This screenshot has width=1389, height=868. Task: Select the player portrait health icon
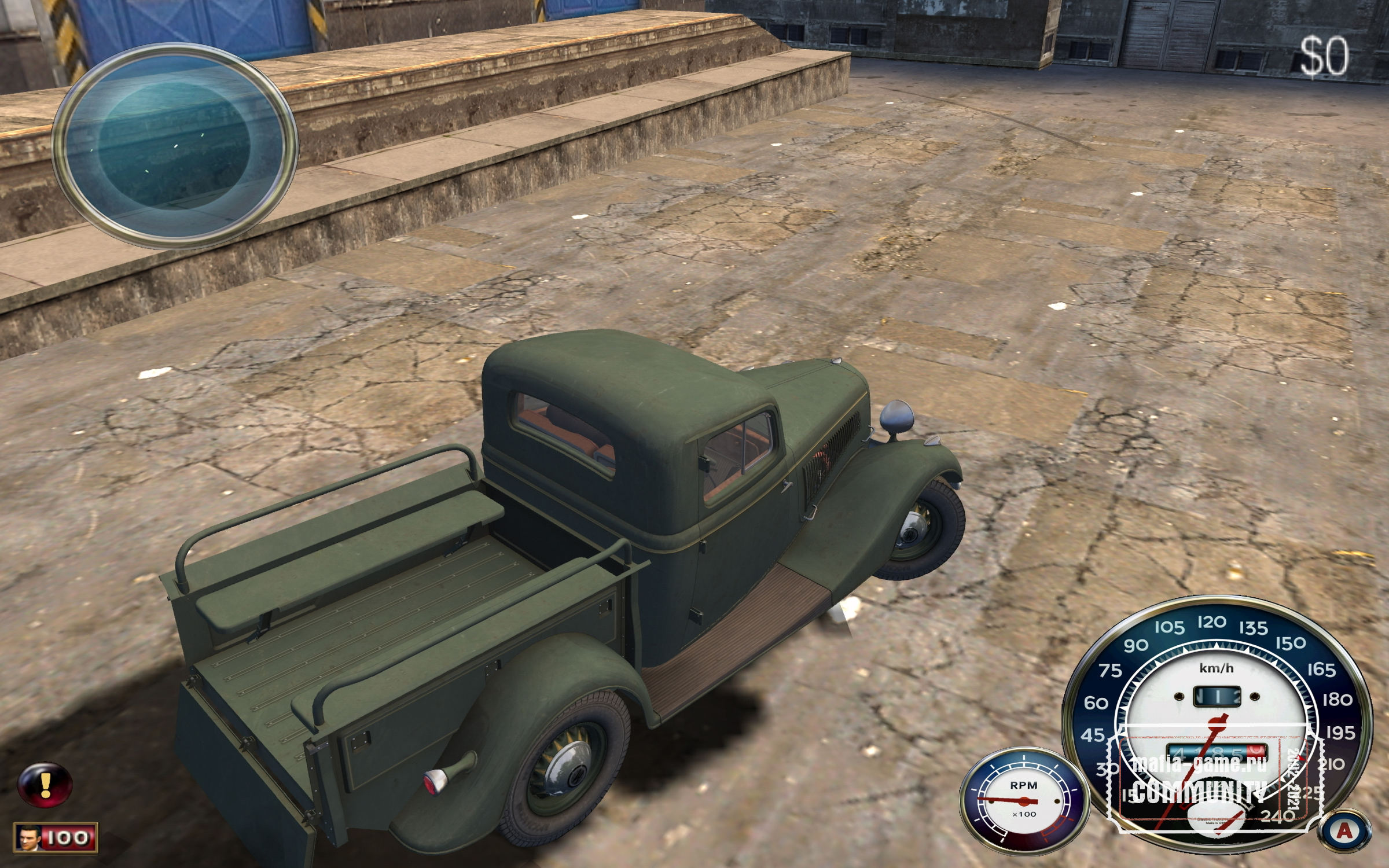click(x=27, y=838)
